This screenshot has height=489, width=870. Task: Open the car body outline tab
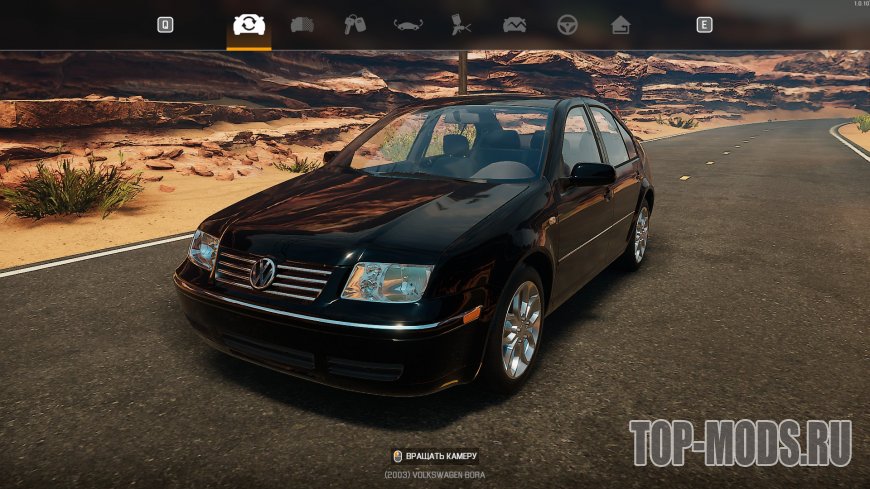pos(408,25)
